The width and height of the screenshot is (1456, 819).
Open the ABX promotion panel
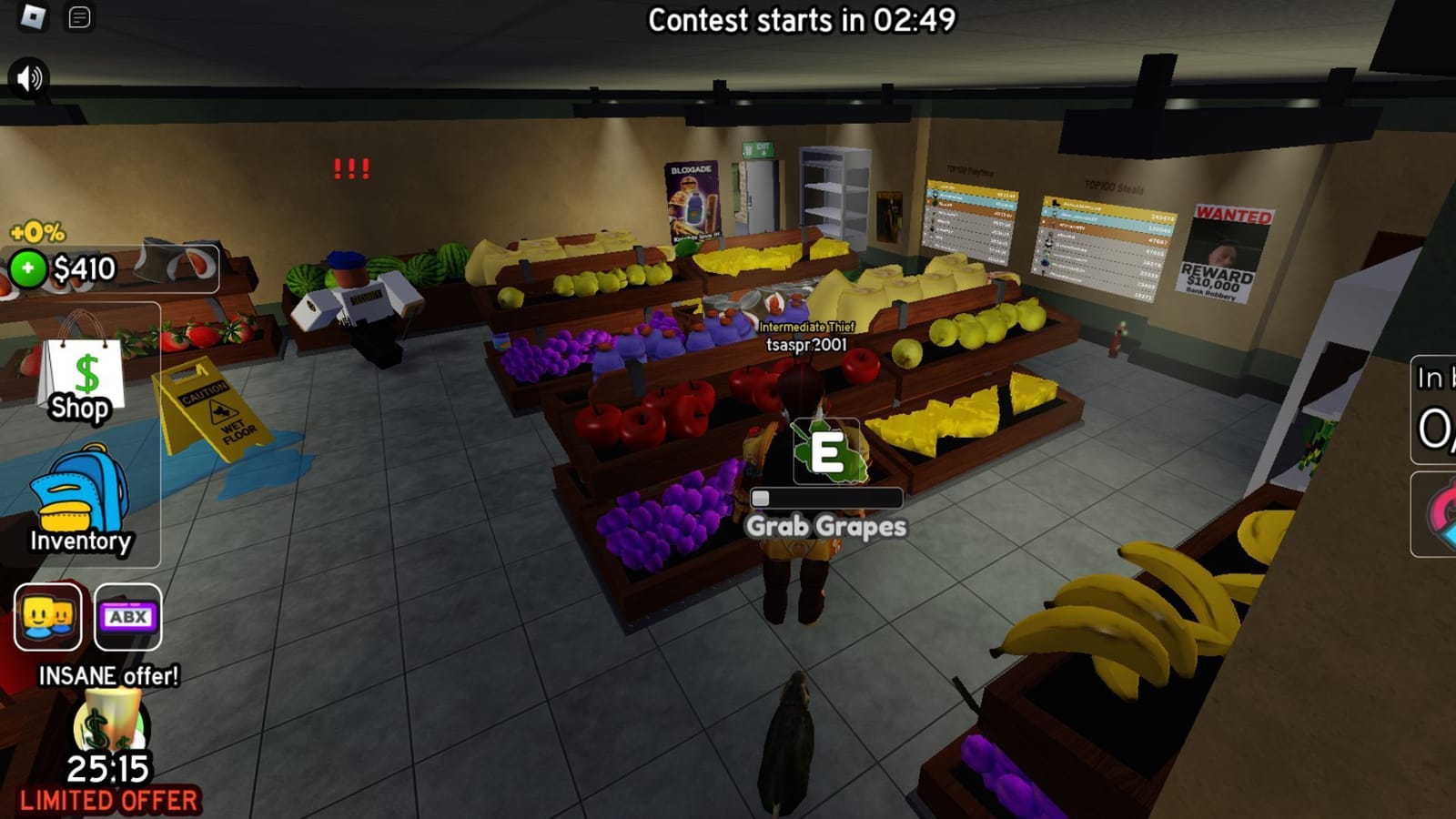(128, 619)
